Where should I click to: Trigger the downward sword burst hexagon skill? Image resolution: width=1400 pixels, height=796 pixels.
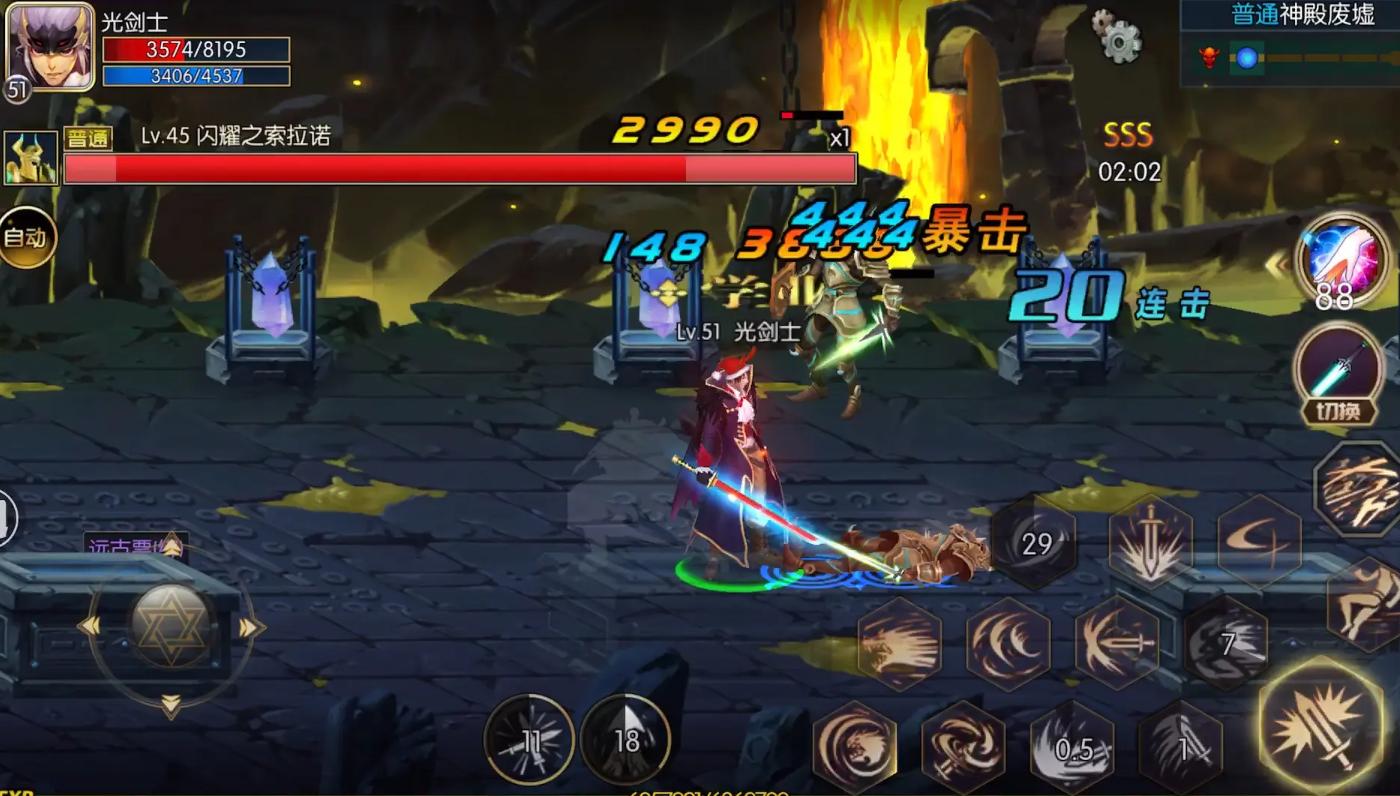click(x=1151, y=541)
